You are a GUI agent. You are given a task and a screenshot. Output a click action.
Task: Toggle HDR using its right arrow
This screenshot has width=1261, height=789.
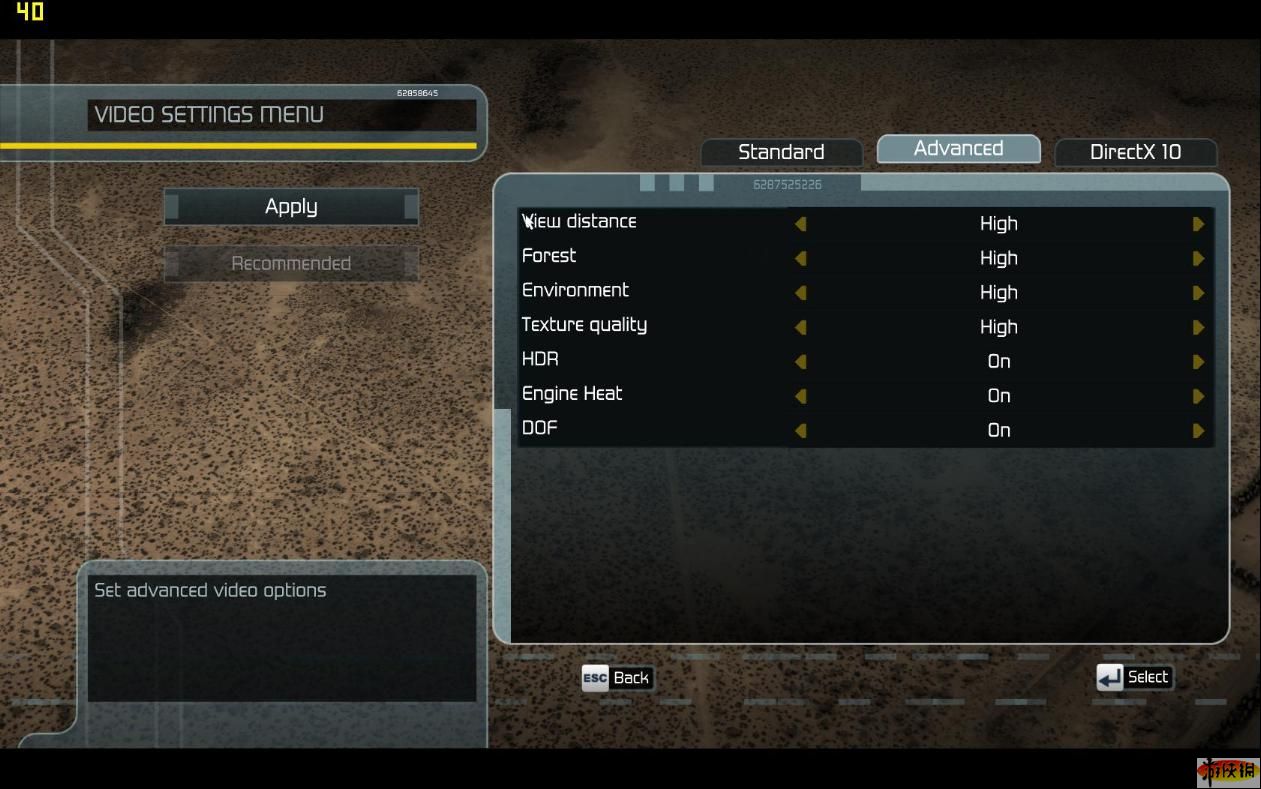pos(1198,362)
